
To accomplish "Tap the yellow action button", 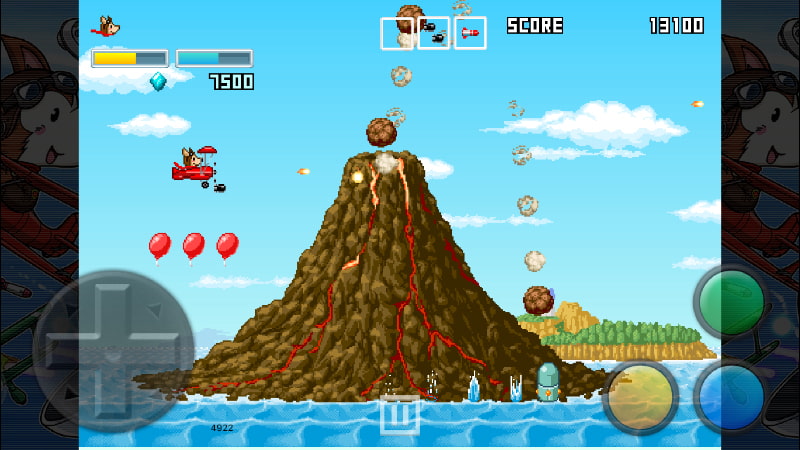I will click(x=641, y=396).
